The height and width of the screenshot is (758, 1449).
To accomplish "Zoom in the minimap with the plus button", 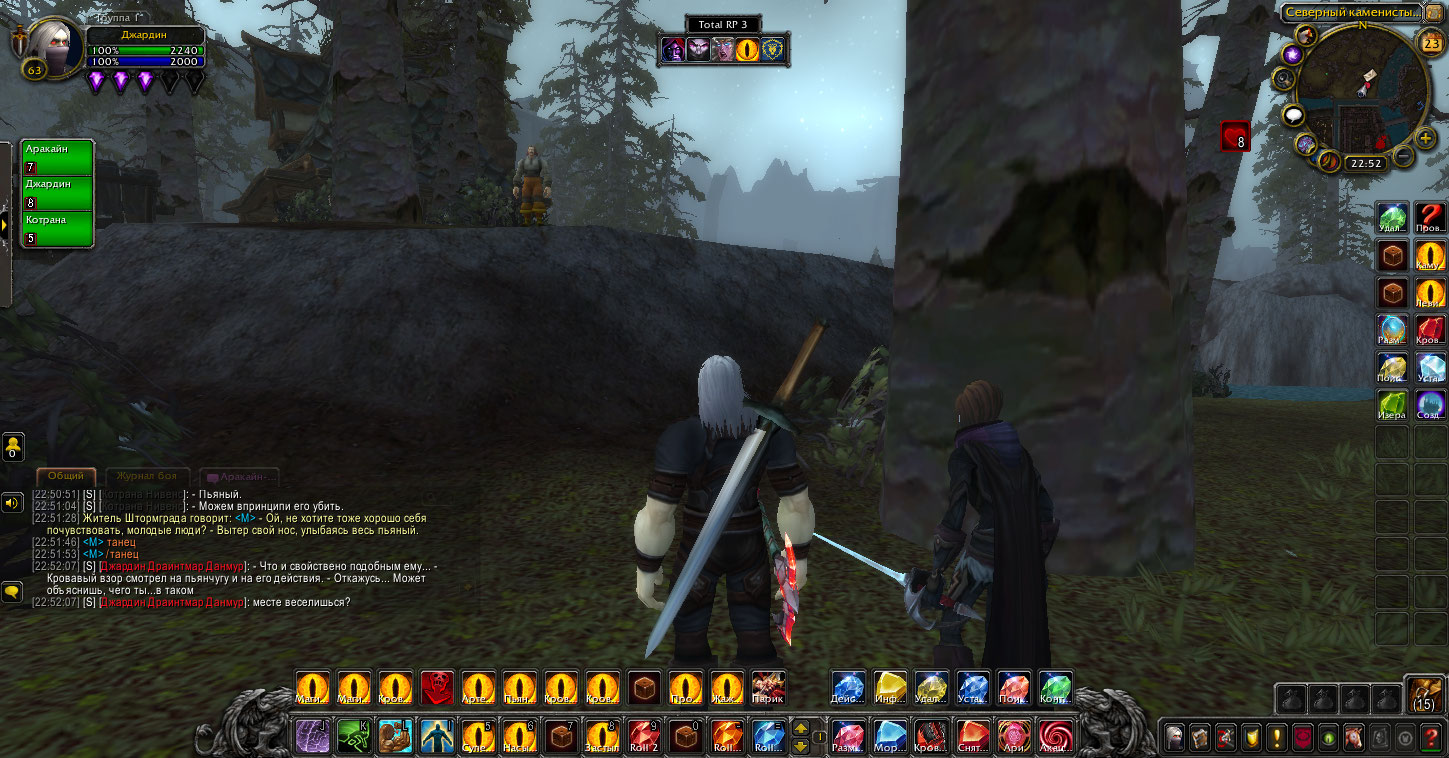I will click(1426, 138).
